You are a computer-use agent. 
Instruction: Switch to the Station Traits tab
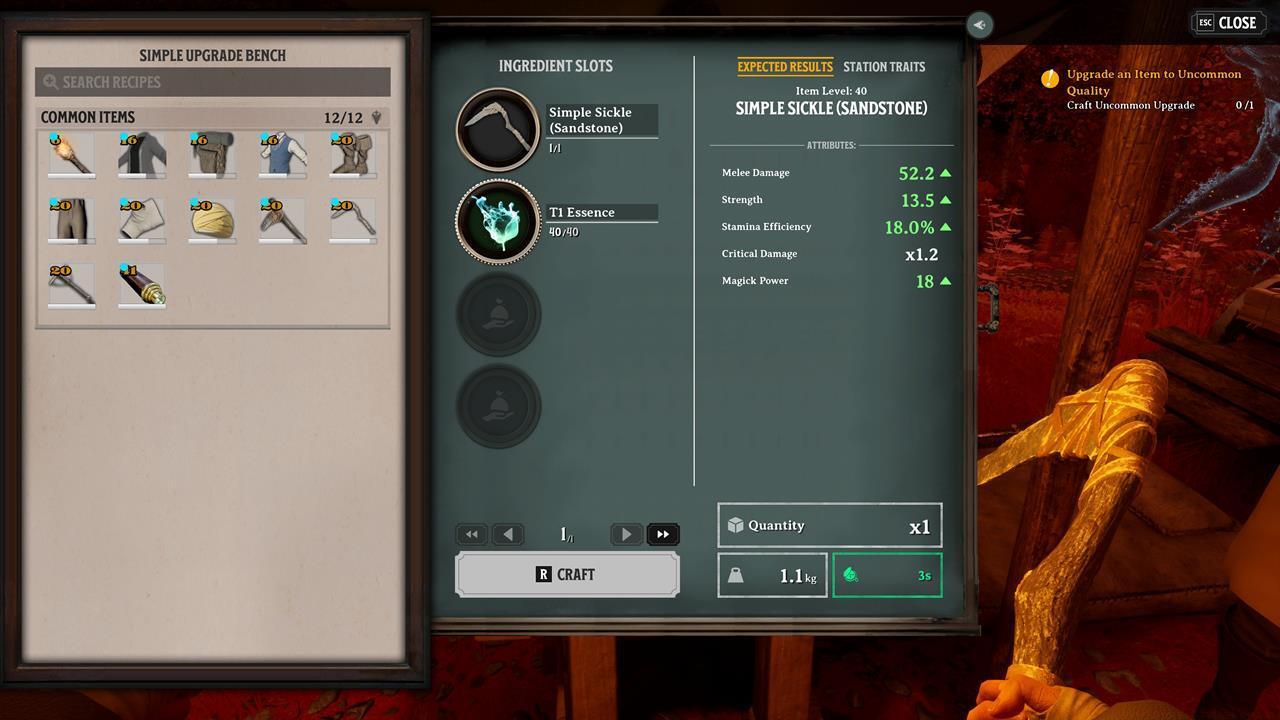[x=884, y=67]
